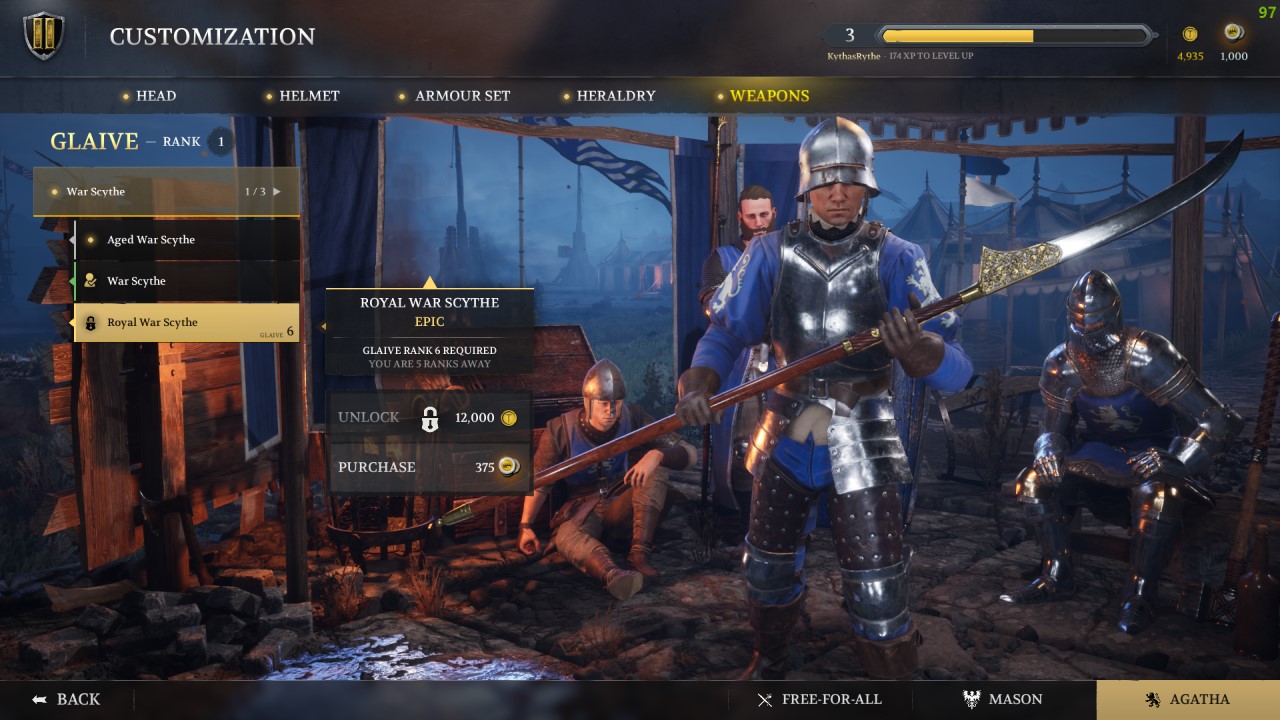The width and height of the screenshot is (1280, 720).
Task: Select the Aged War Scythe skin
Action: 150,240
